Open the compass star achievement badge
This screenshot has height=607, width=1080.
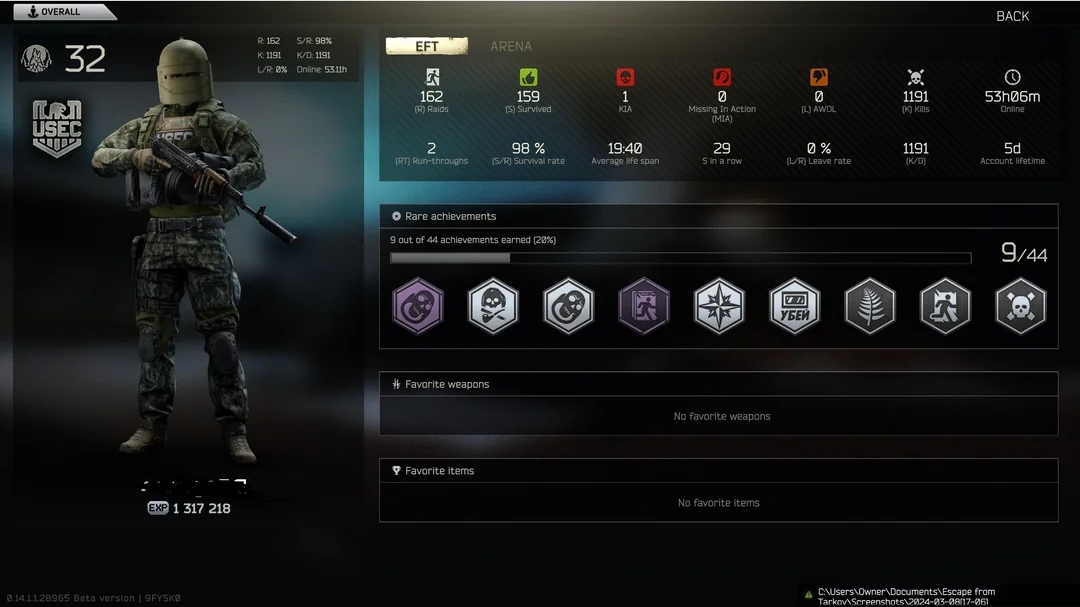tap(719, 306)
